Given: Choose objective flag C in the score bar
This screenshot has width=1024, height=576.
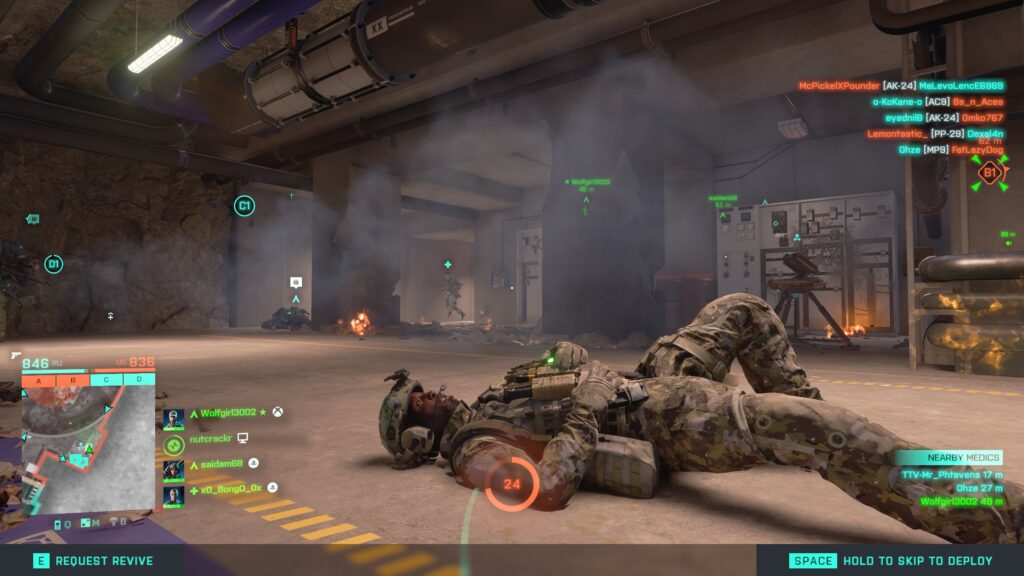Looking at the screenshot, I should pyautogui.click(x=106, y=380).
